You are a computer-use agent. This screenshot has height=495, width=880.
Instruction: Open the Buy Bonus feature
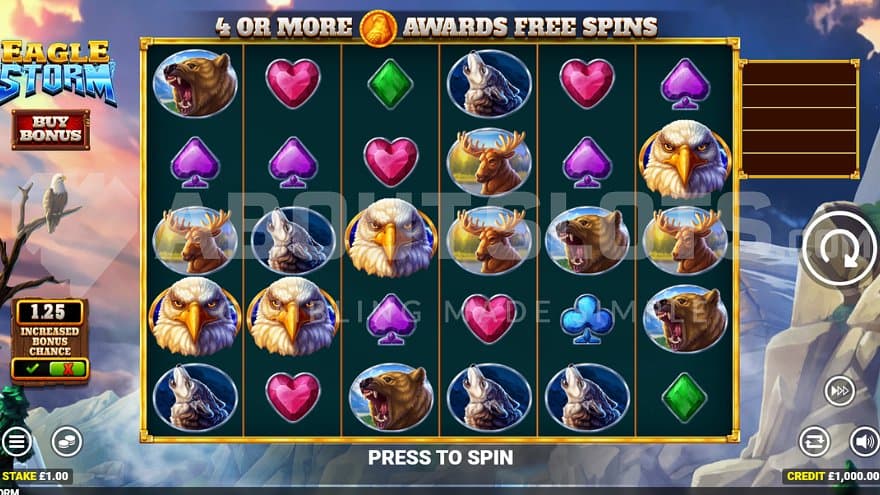(x=50, y=129)
